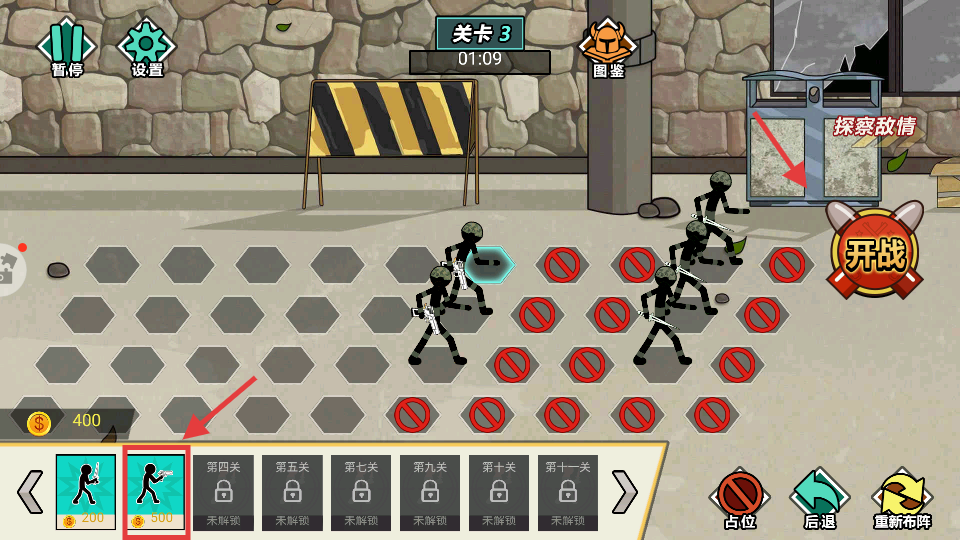960x540 pixels.
Task: Reset formation with 重新布阵 button
Action: point(902,499)
